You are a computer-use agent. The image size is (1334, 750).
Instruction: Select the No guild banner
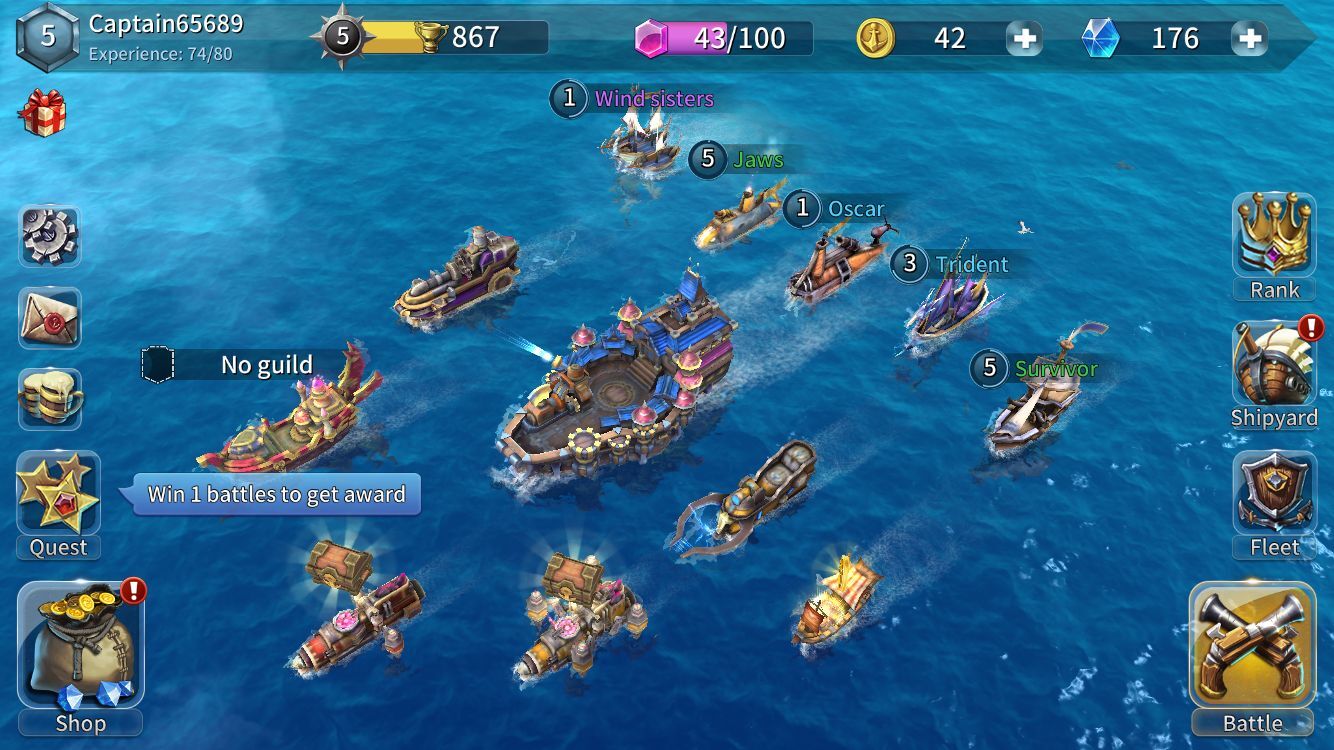(245, 365)
